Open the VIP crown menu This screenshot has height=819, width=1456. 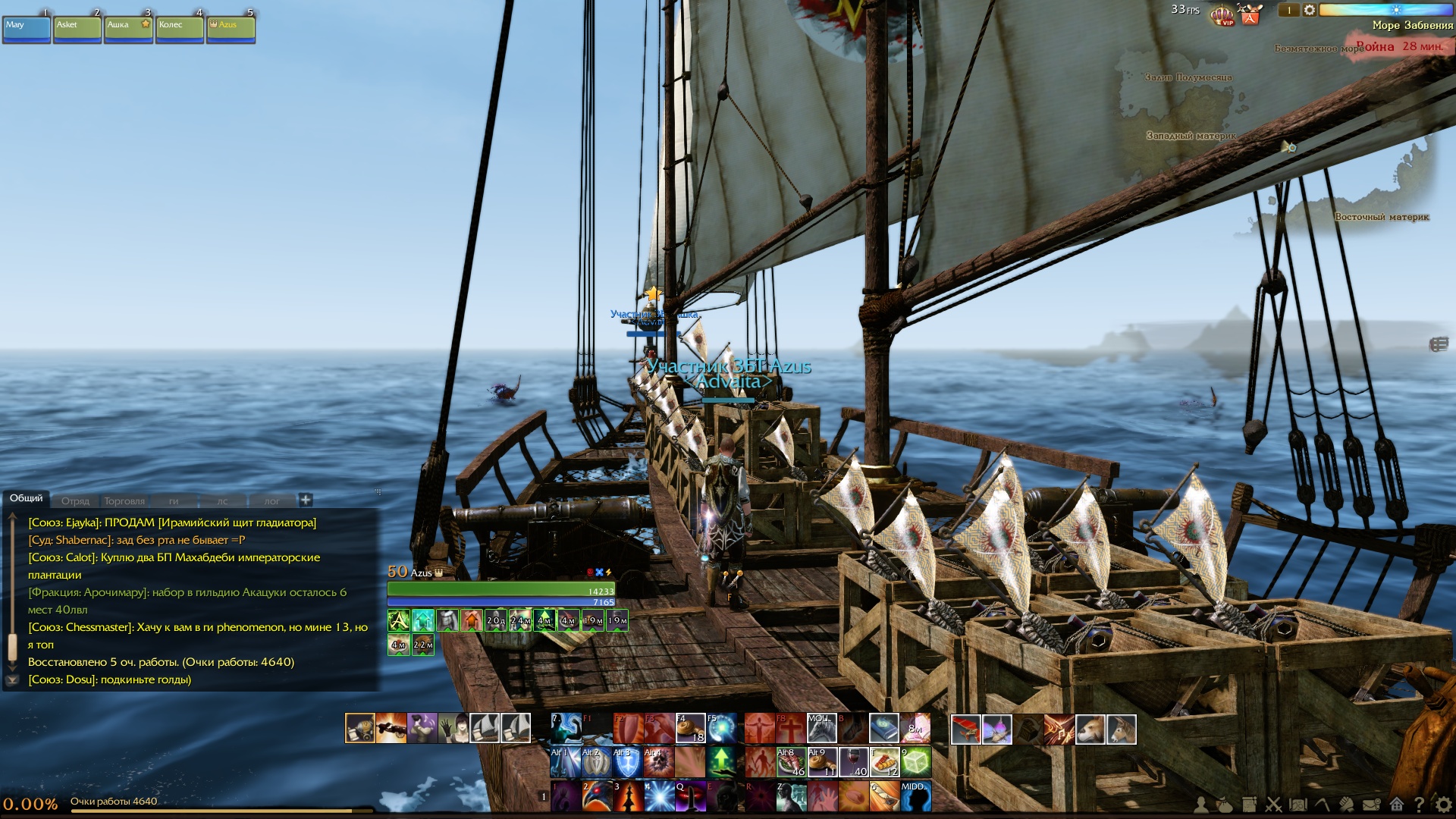click(x=1222, y=14)
